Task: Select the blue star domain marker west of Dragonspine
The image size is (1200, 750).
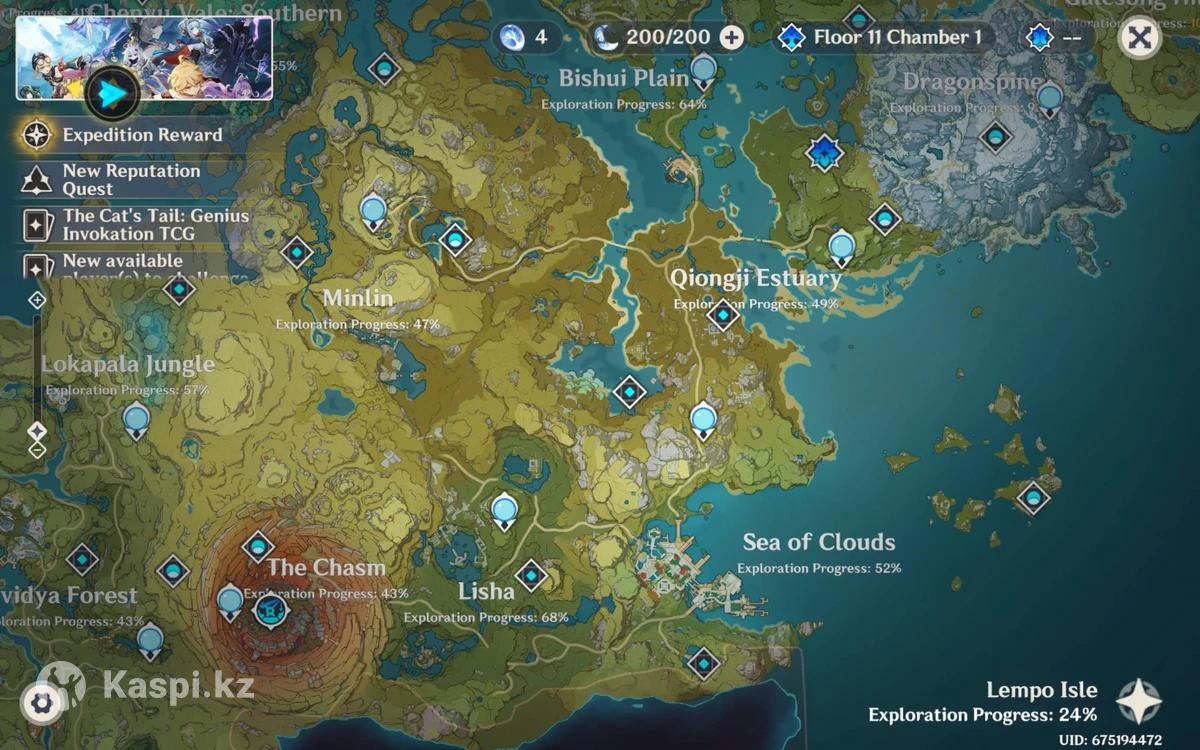Action: (x=825, y=153)
